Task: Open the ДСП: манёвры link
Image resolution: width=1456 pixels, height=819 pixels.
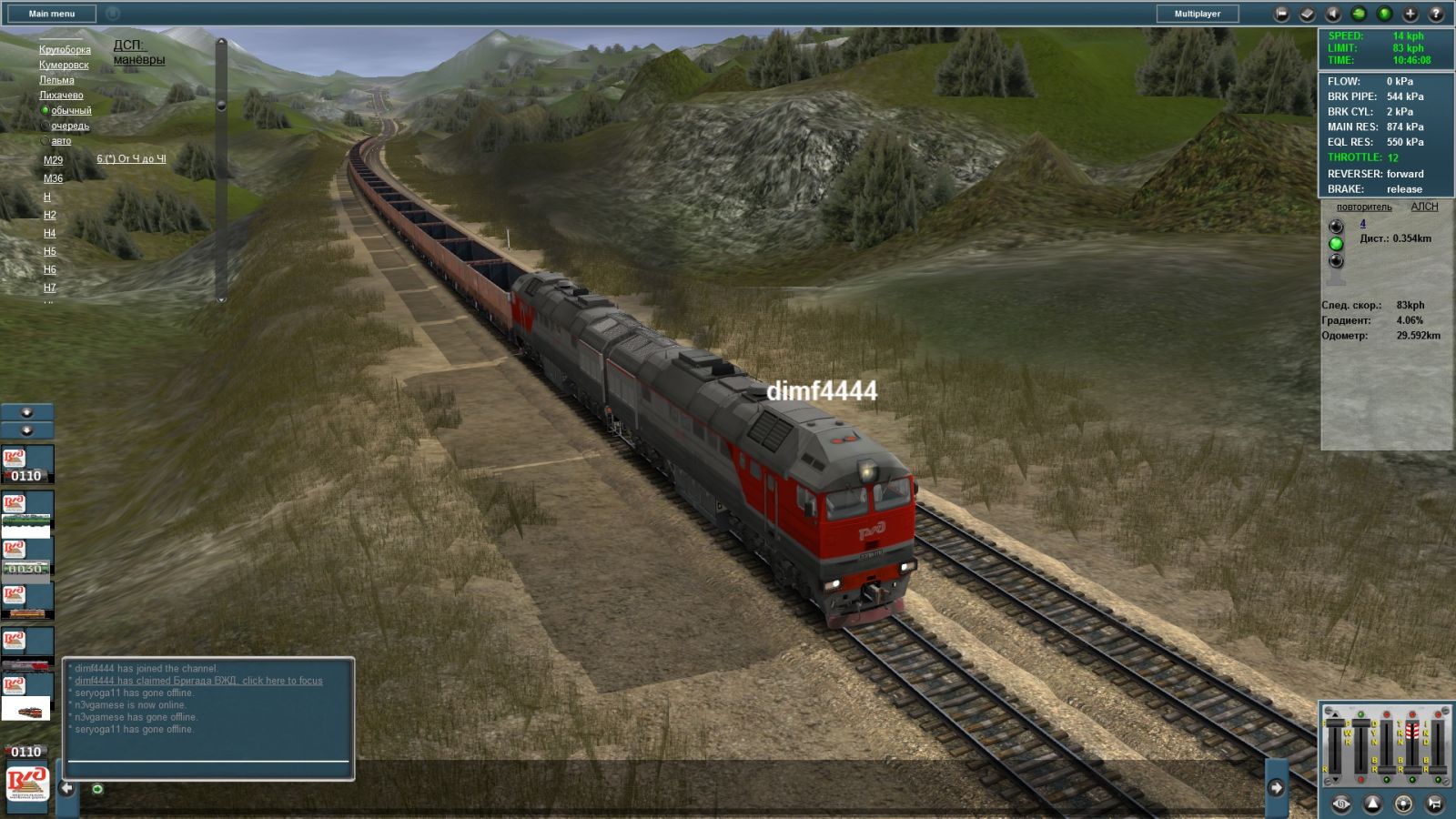Action: [138, 52]
